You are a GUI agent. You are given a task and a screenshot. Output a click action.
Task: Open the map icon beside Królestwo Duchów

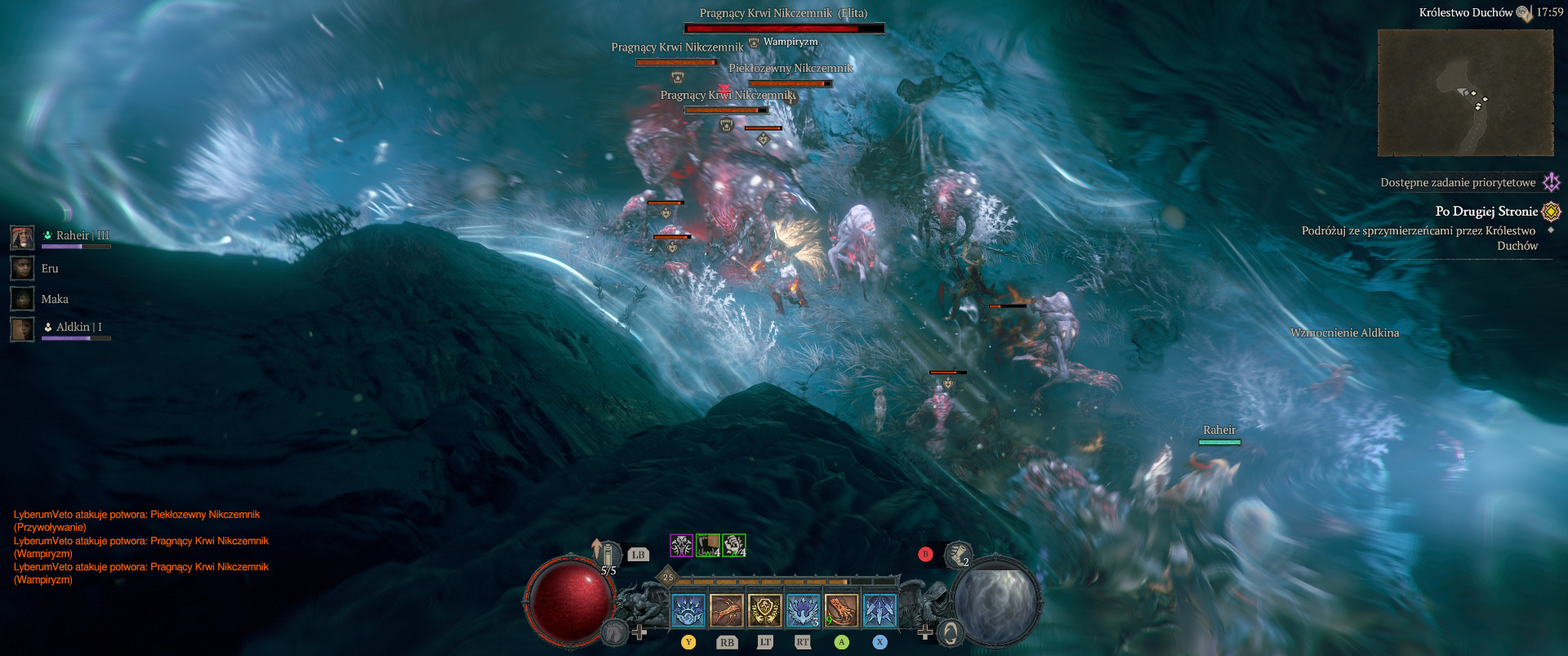pos(1524,13)
